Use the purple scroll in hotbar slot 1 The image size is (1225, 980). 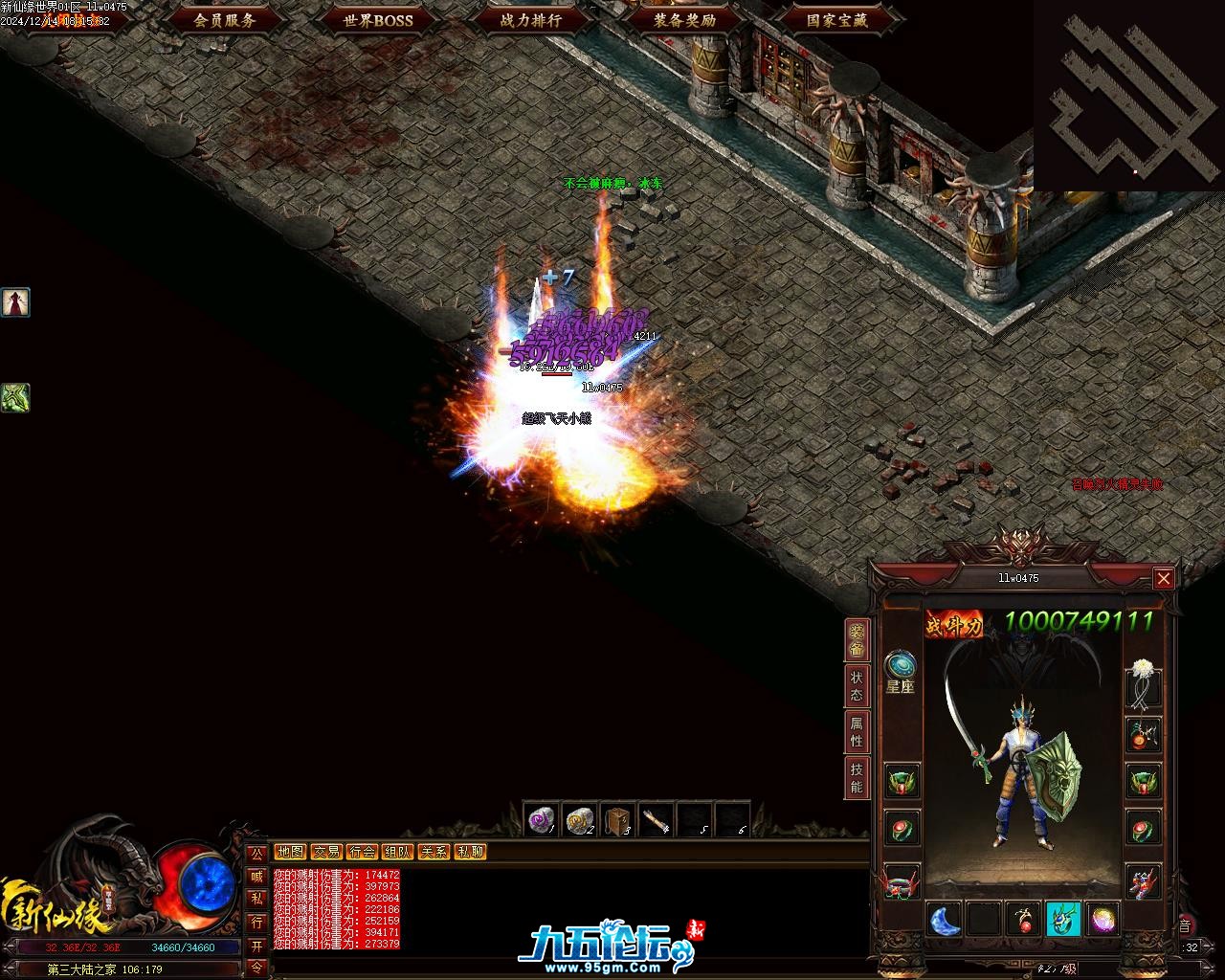542,820
